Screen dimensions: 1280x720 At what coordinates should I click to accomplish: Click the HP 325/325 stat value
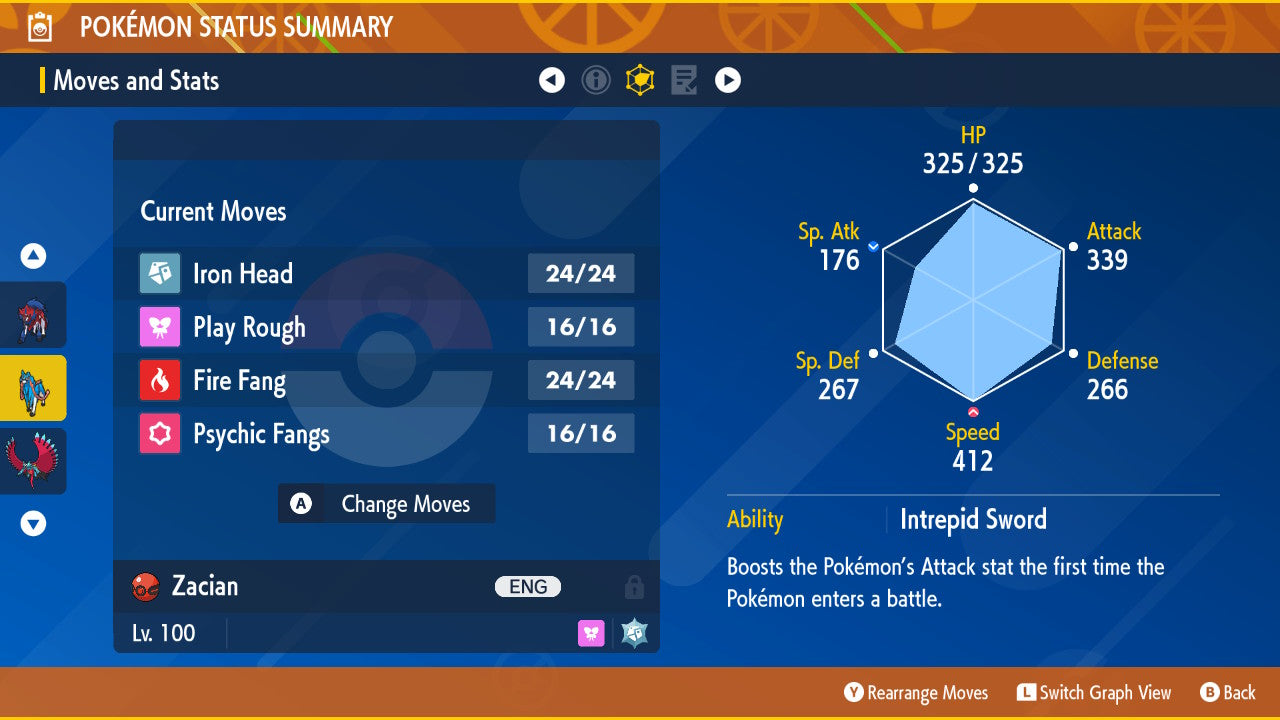click(x=971, y=163)
